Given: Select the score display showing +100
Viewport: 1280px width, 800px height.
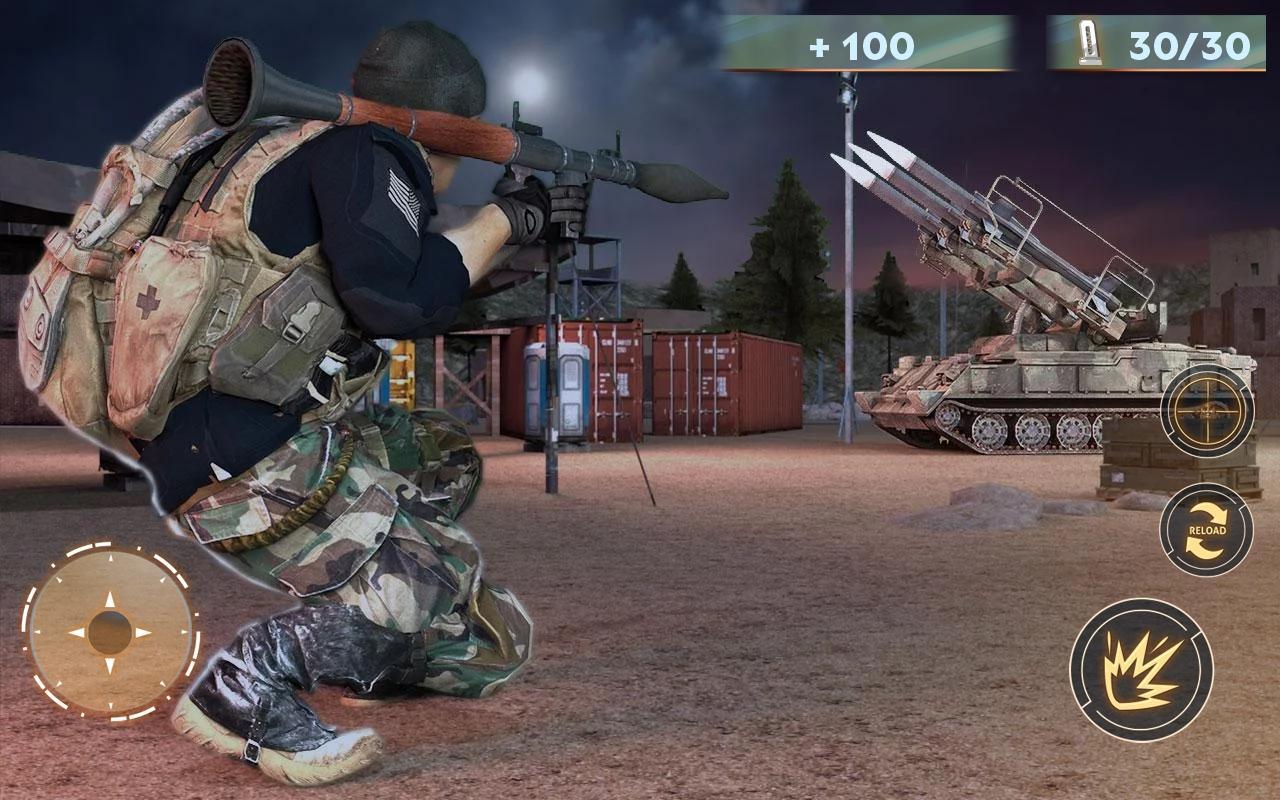Looking at the screenshot, I should [x=860, y=42].
